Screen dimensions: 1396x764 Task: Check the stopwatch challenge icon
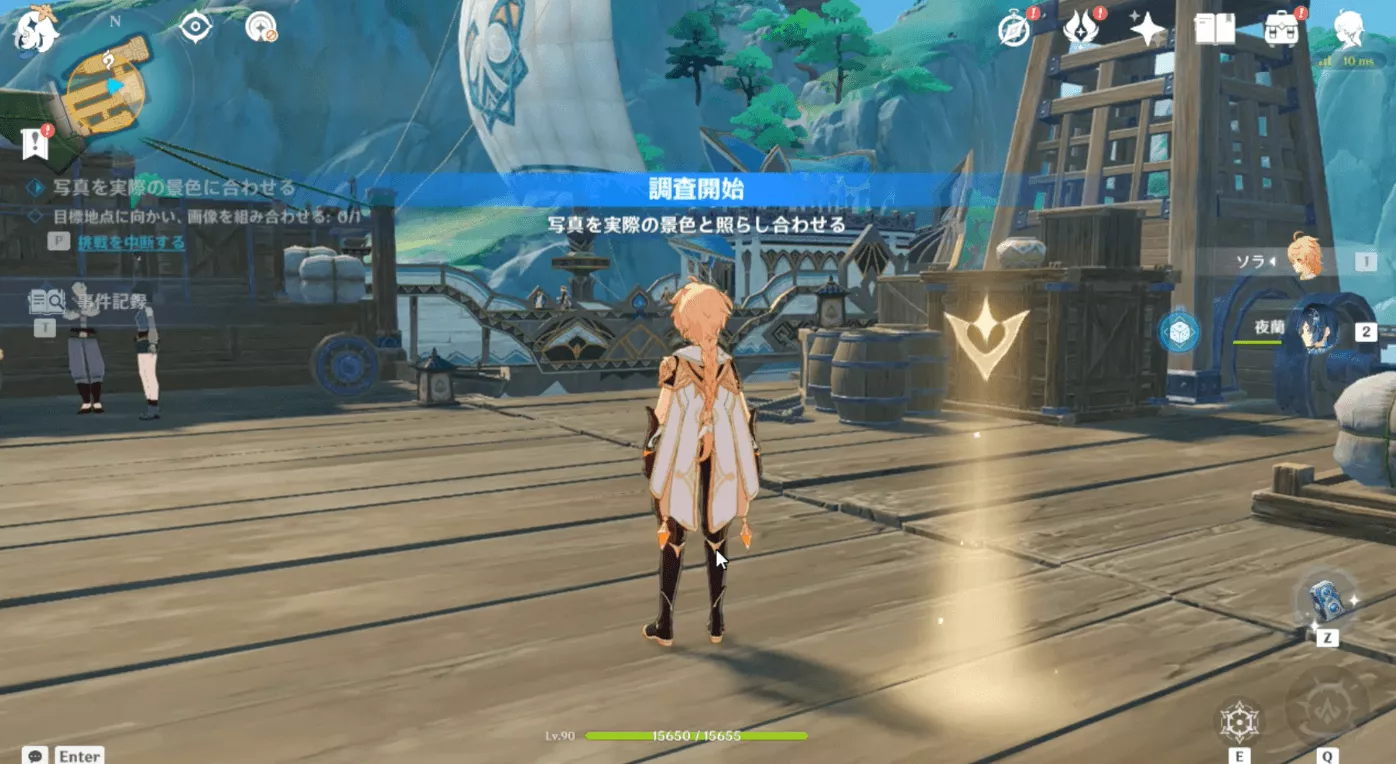tap(1013, 28)
